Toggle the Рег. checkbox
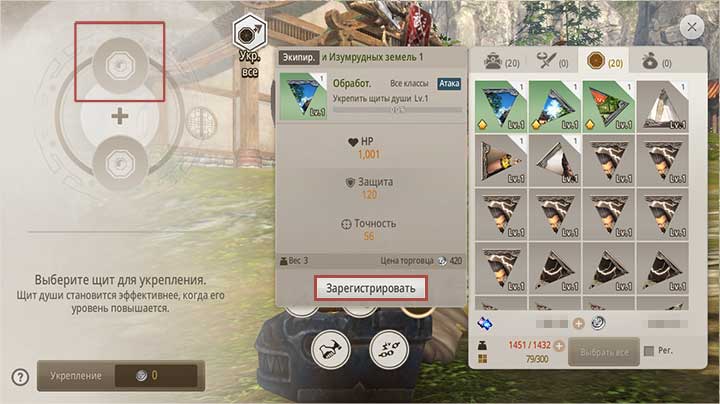Image resolution: width=720 pixels, height=404 pixels. [650, 351]
